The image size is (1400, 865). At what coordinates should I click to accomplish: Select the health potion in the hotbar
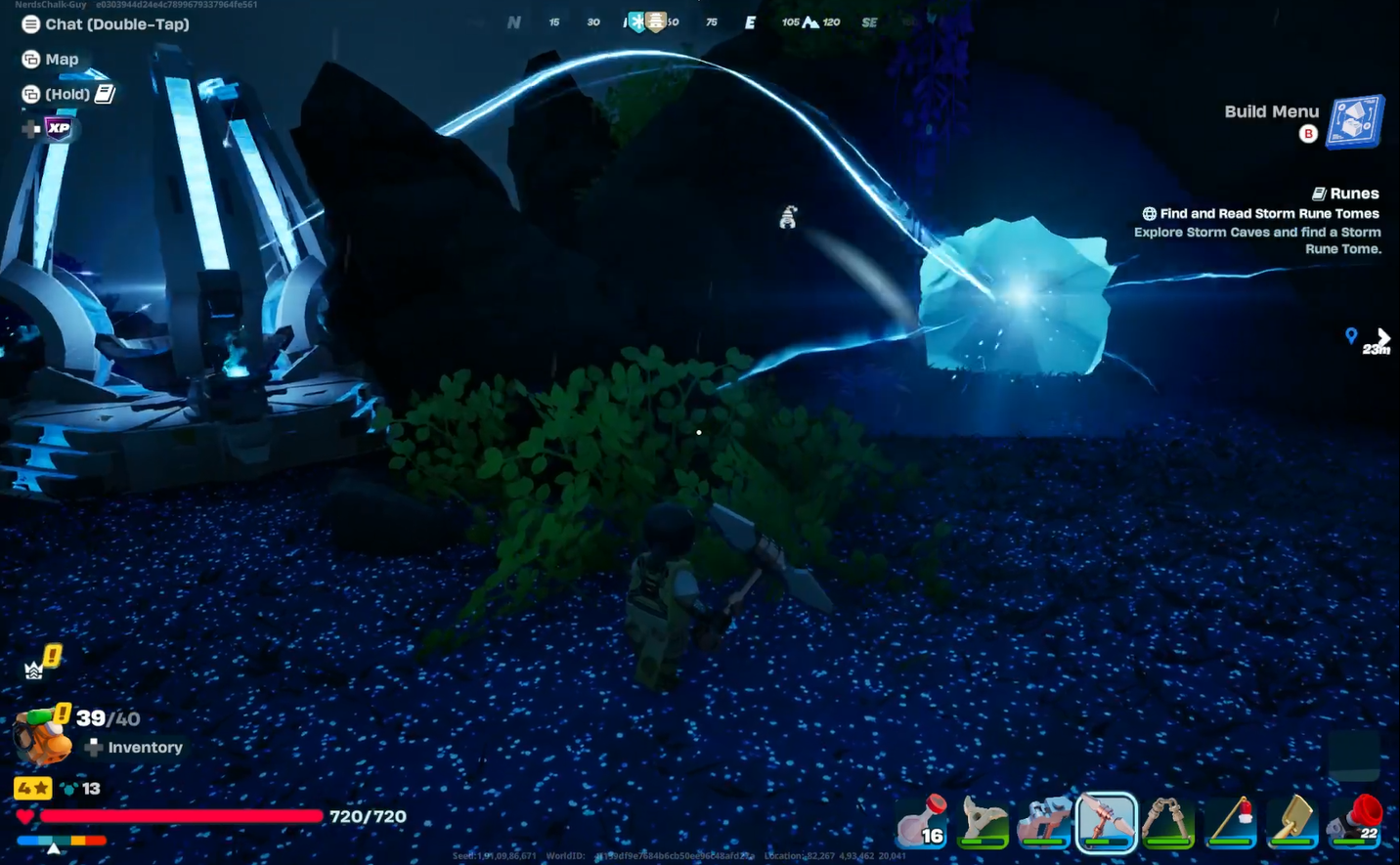(x=921, y=824)
